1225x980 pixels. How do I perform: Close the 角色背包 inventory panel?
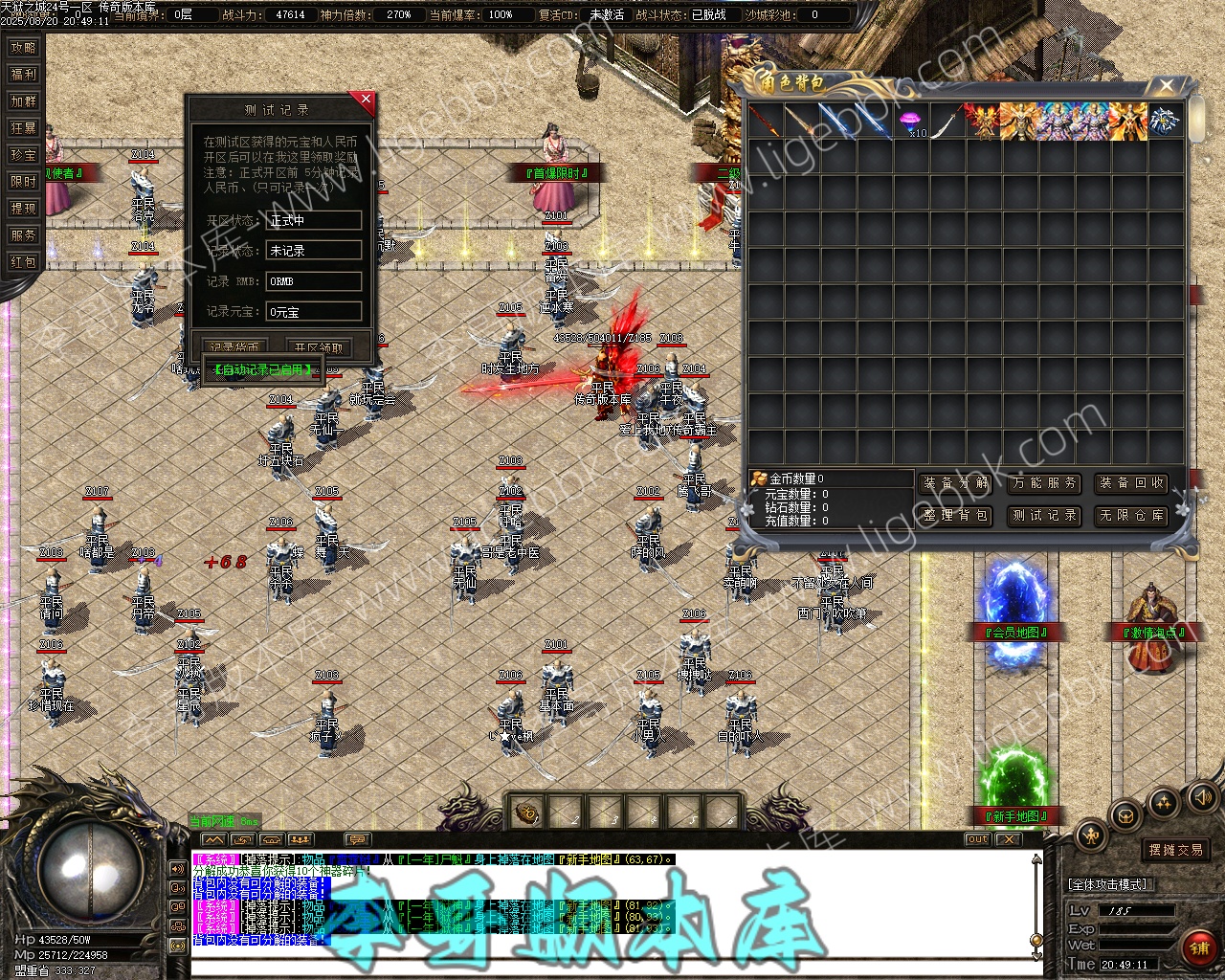coord(1166,86)
